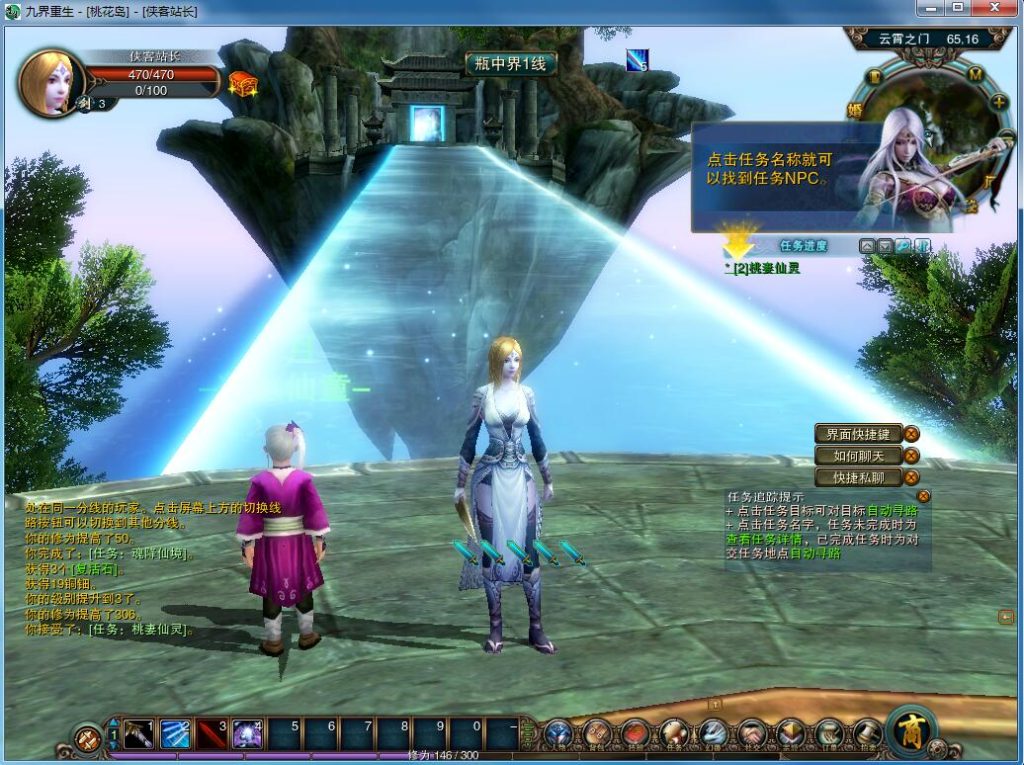Use the red item in slot 3
The height and width of the screenshot is (765, 1024).
pos(211,734)
